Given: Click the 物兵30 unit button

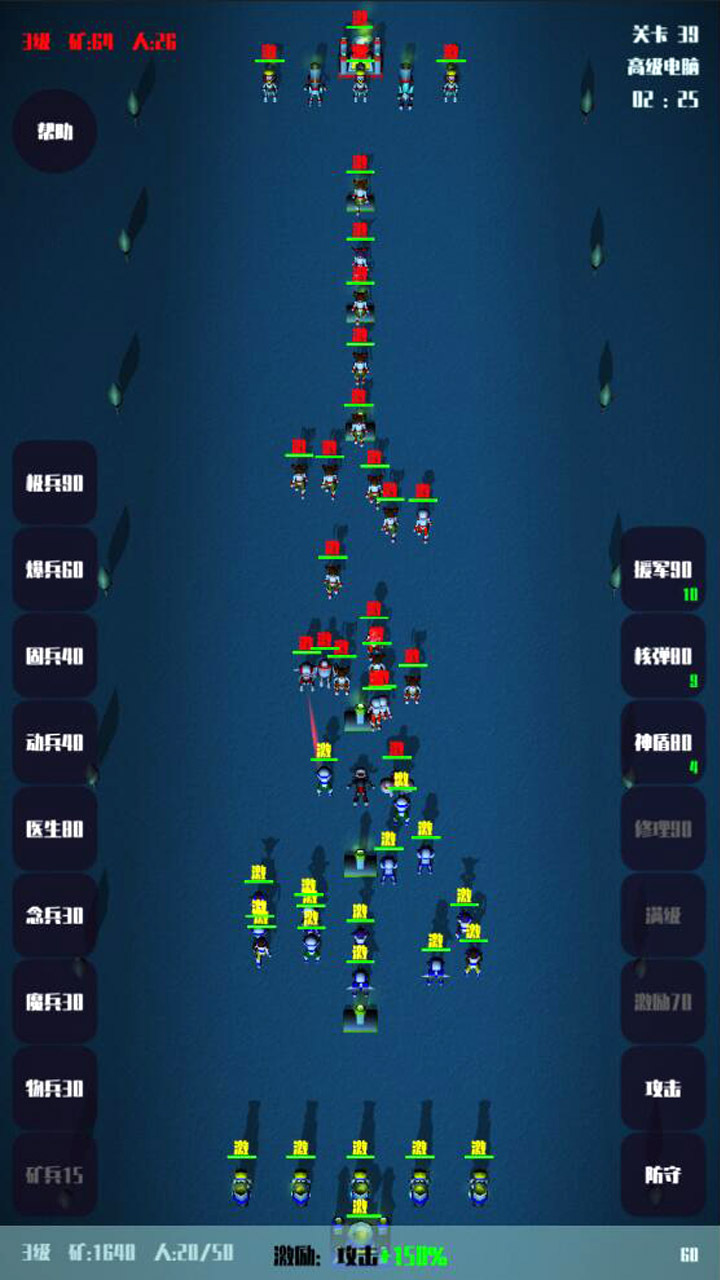Looking at the screenshot, I should coord(55,1088).
